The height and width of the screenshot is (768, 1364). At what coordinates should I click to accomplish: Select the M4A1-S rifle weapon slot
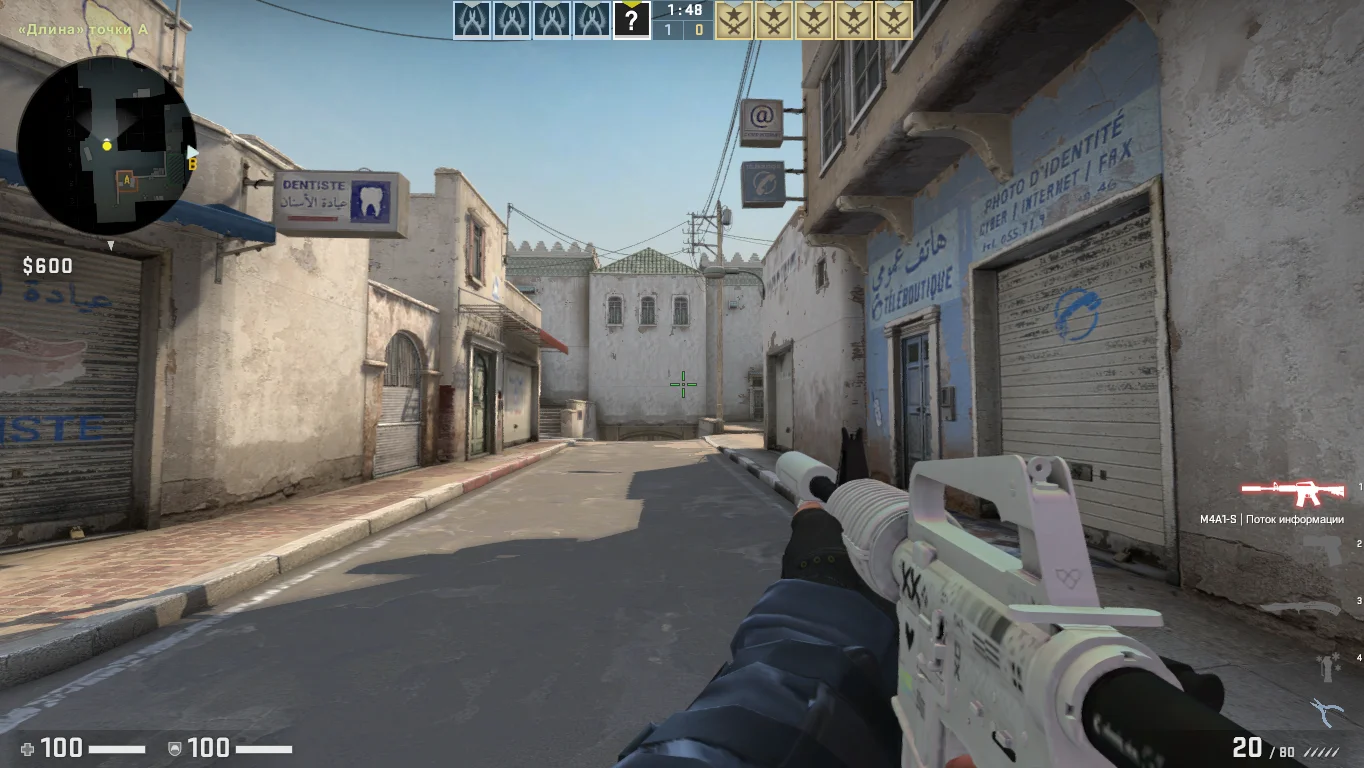click(1292, 492)
